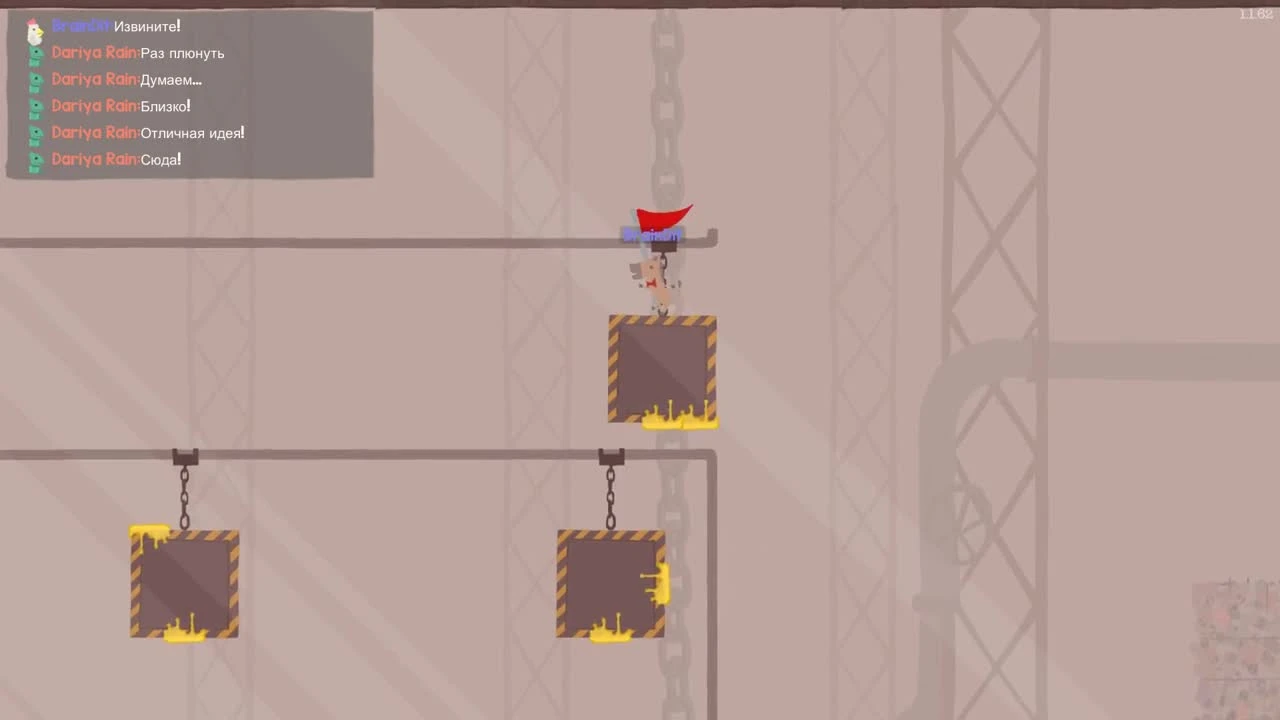Click the chain anchor above the left crate
This screenshot has width=1280, height=720.
pos(184,457)
